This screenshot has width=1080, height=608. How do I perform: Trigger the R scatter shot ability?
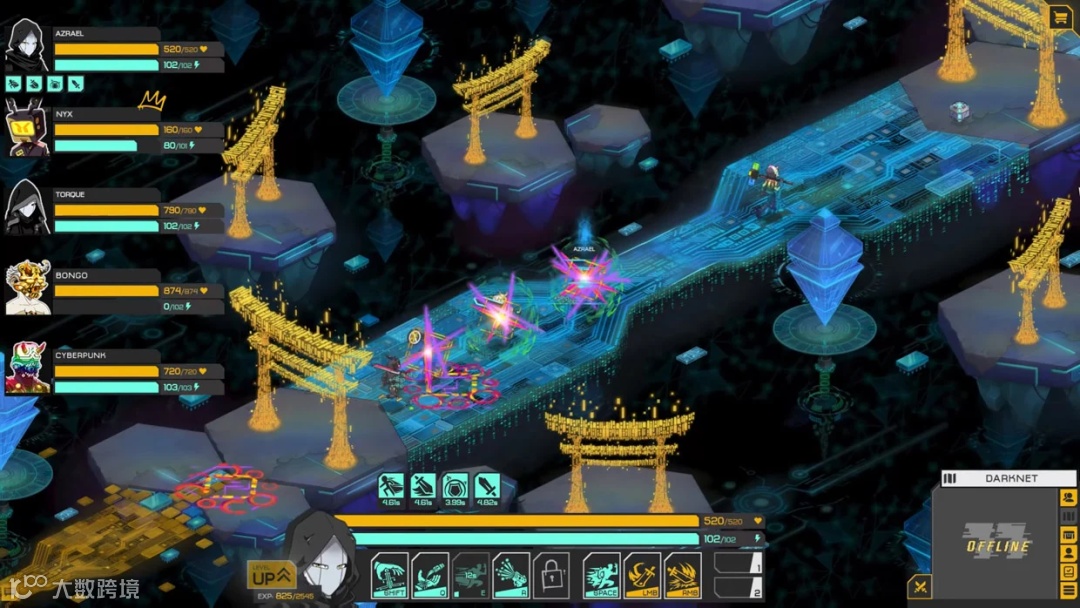[511, 576]
